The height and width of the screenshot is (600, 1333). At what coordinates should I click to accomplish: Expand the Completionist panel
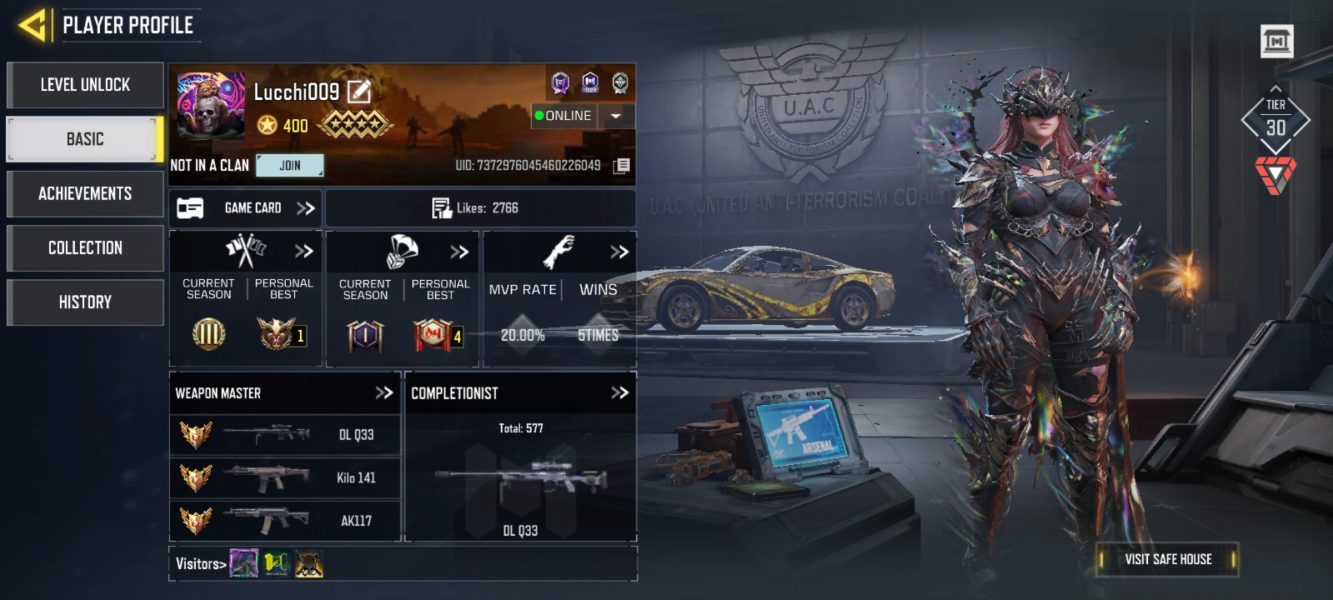620,393
